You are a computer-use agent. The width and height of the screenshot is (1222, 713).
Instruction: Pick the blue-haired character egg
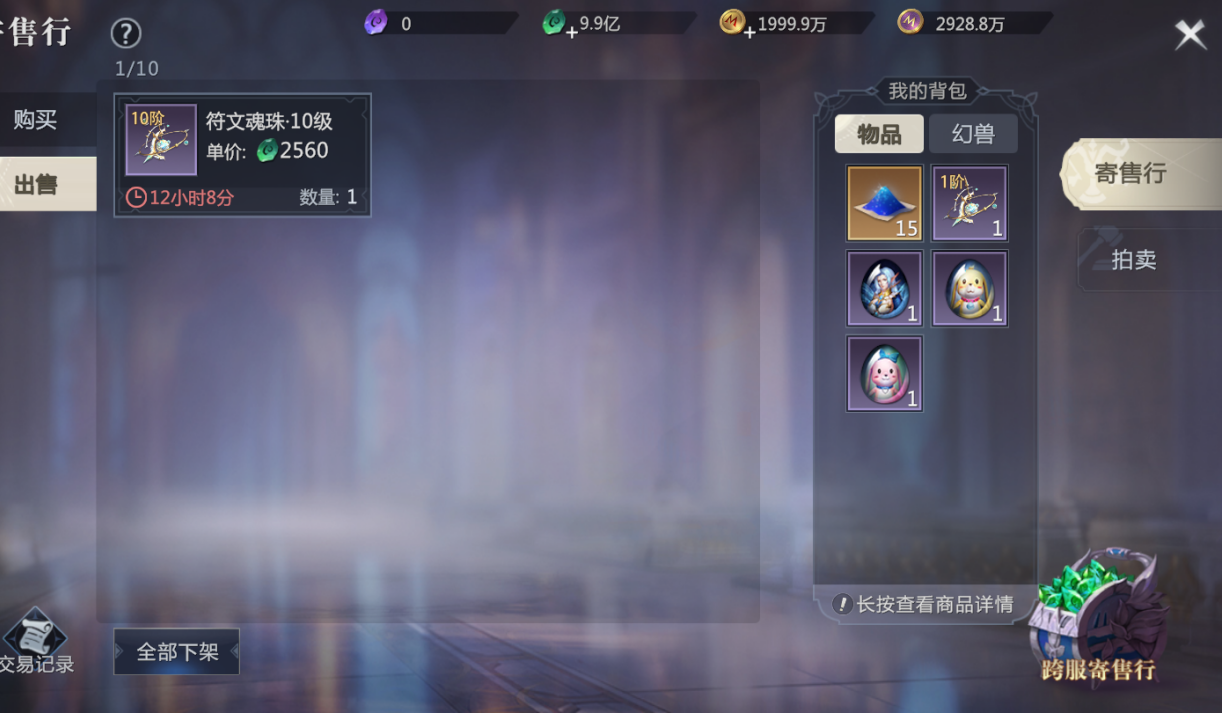click(x=884, y=289)
